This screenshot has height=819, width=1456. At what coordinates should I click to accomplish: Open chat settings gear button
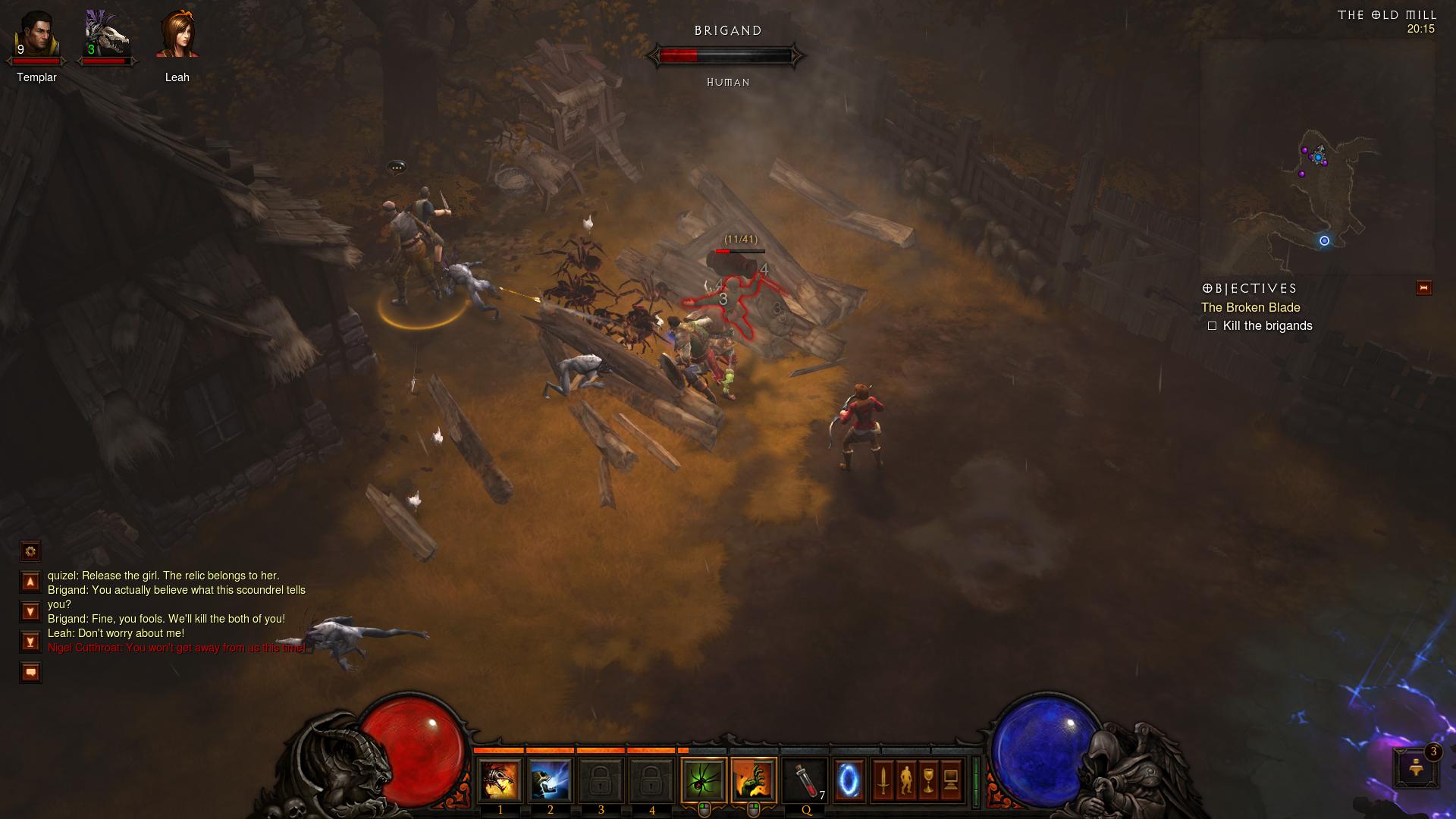(30, 551)
